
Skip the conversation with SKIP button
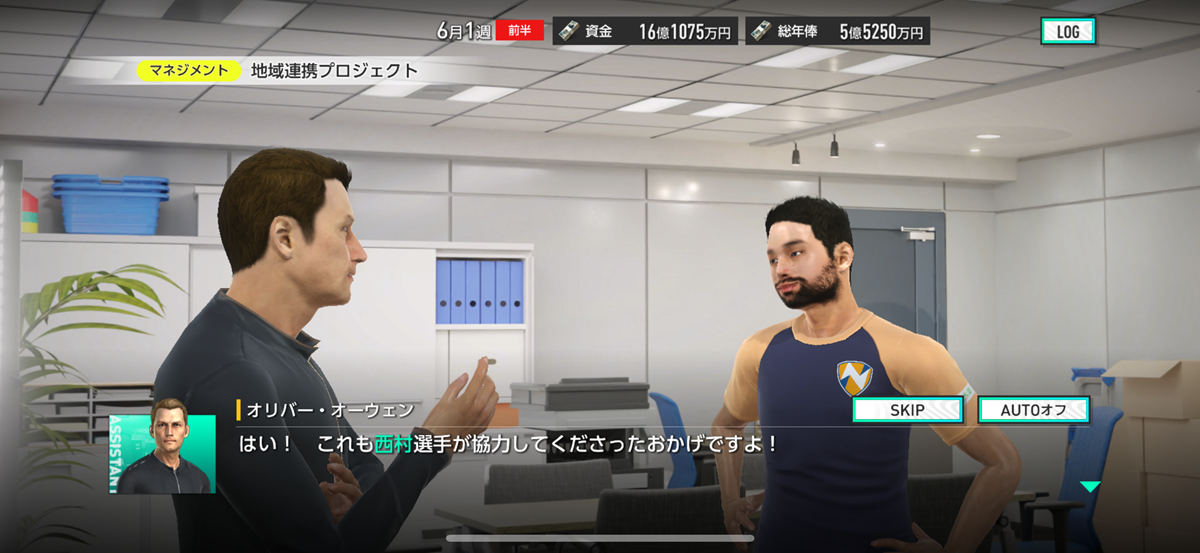(x=907, y=410)
